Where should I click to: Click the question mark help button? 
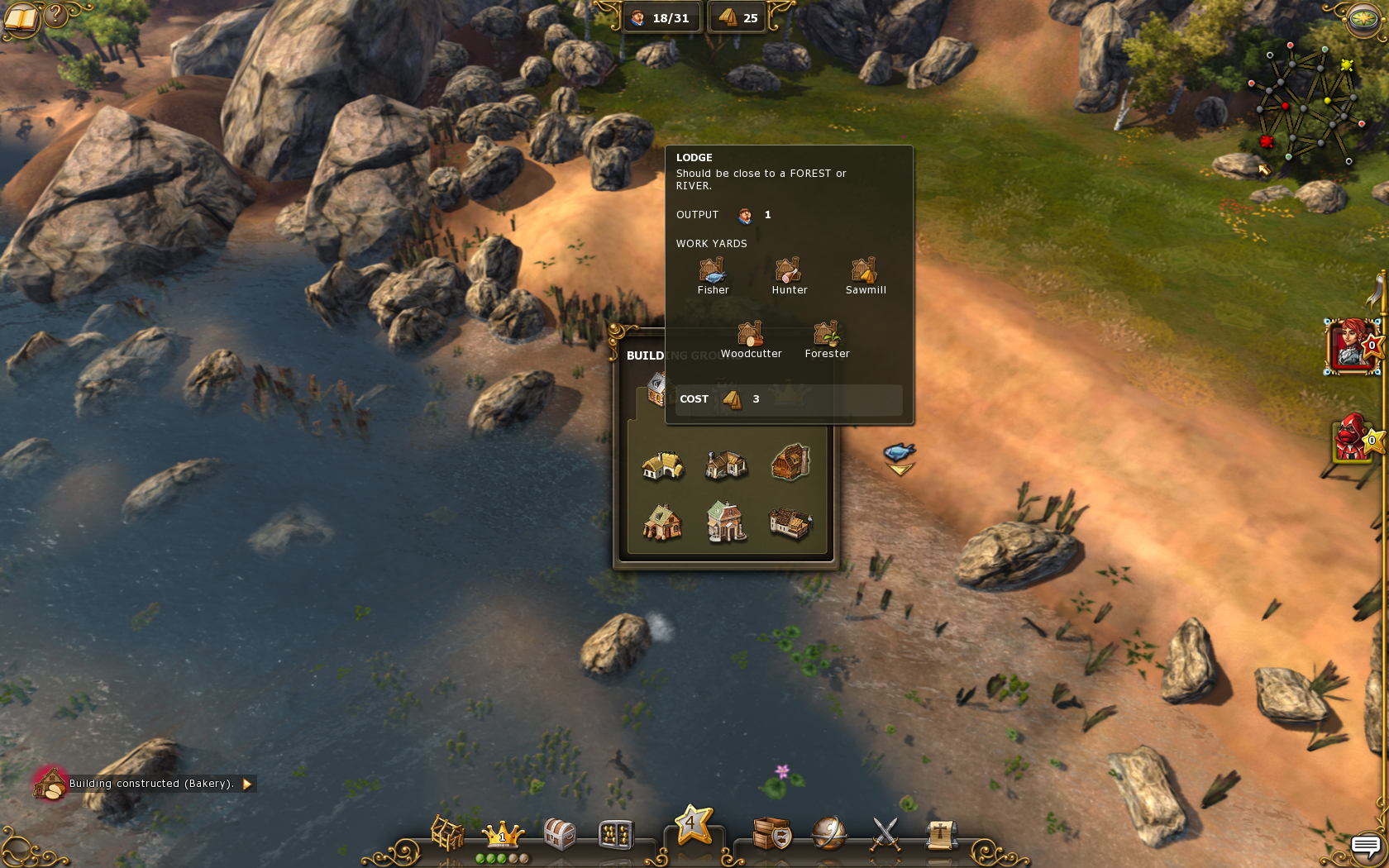56,14
